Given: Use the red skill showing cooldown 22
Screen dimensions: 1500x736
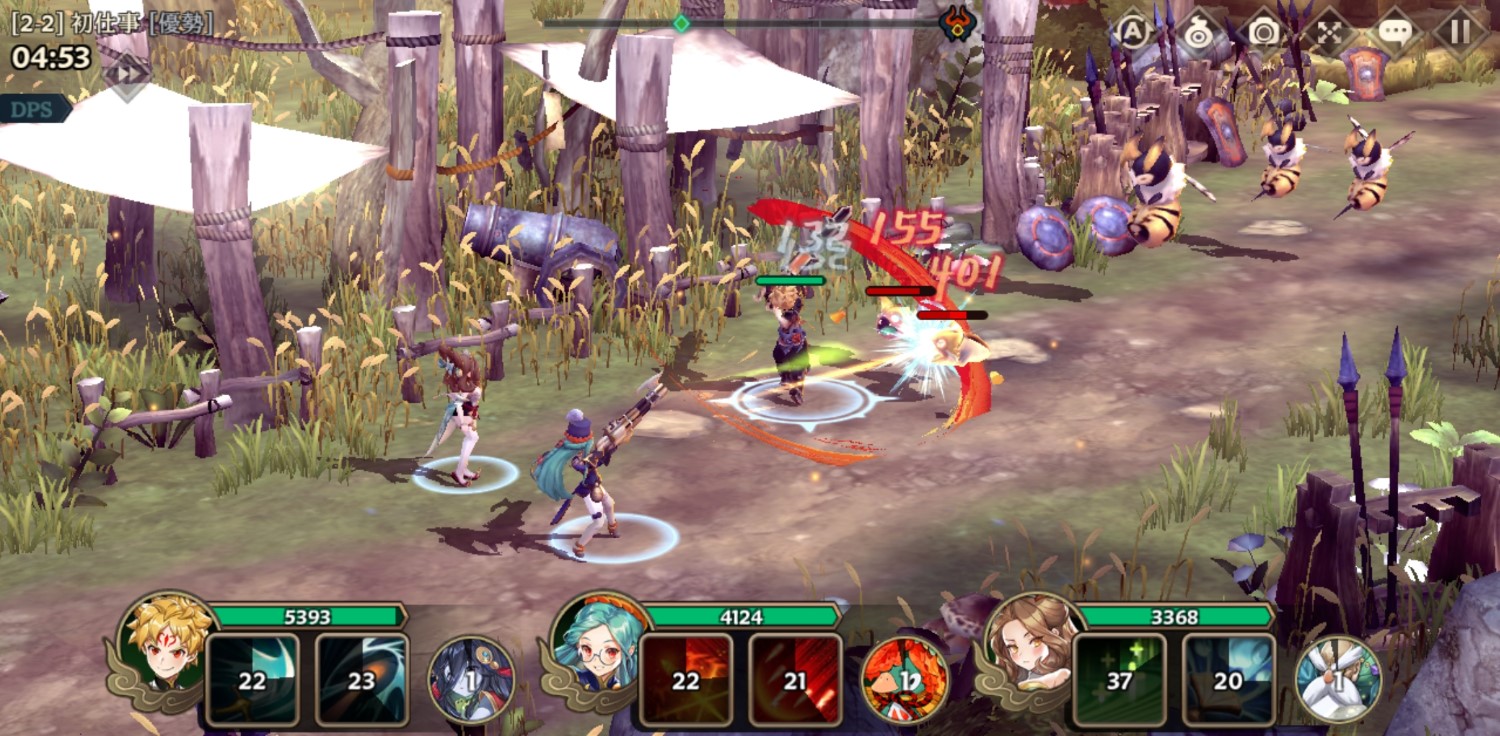Looking at the screenshot, I should tap(686, 679).
